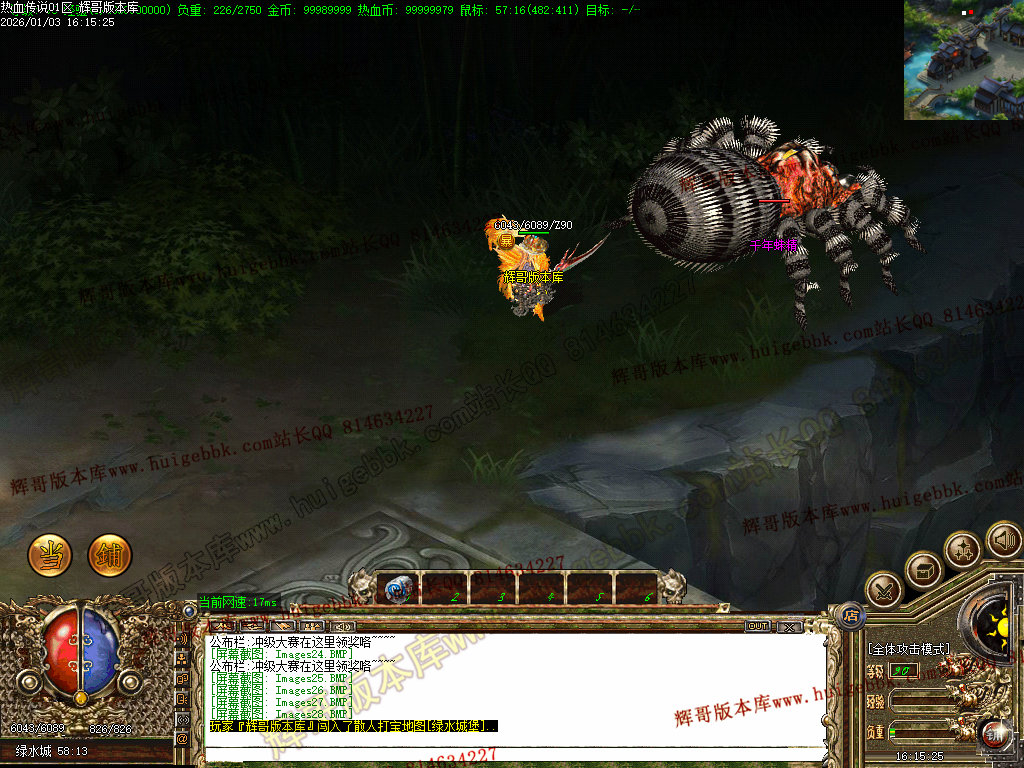Open the 当 pawn button
The height and width of the screenshot is (768, 1024).
(x=49, y=555)
